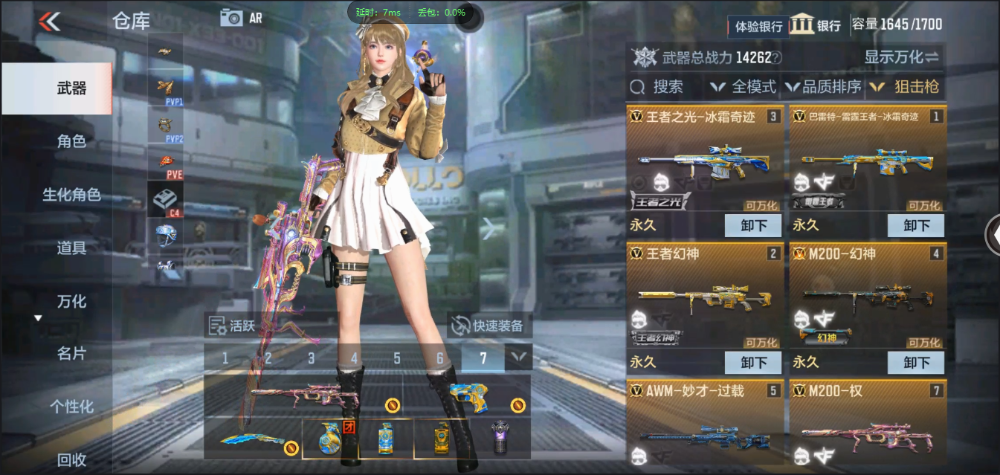Open the 生化角色 category
The height and width of the screenshot is (475, 1000).
tap(71, 194)
